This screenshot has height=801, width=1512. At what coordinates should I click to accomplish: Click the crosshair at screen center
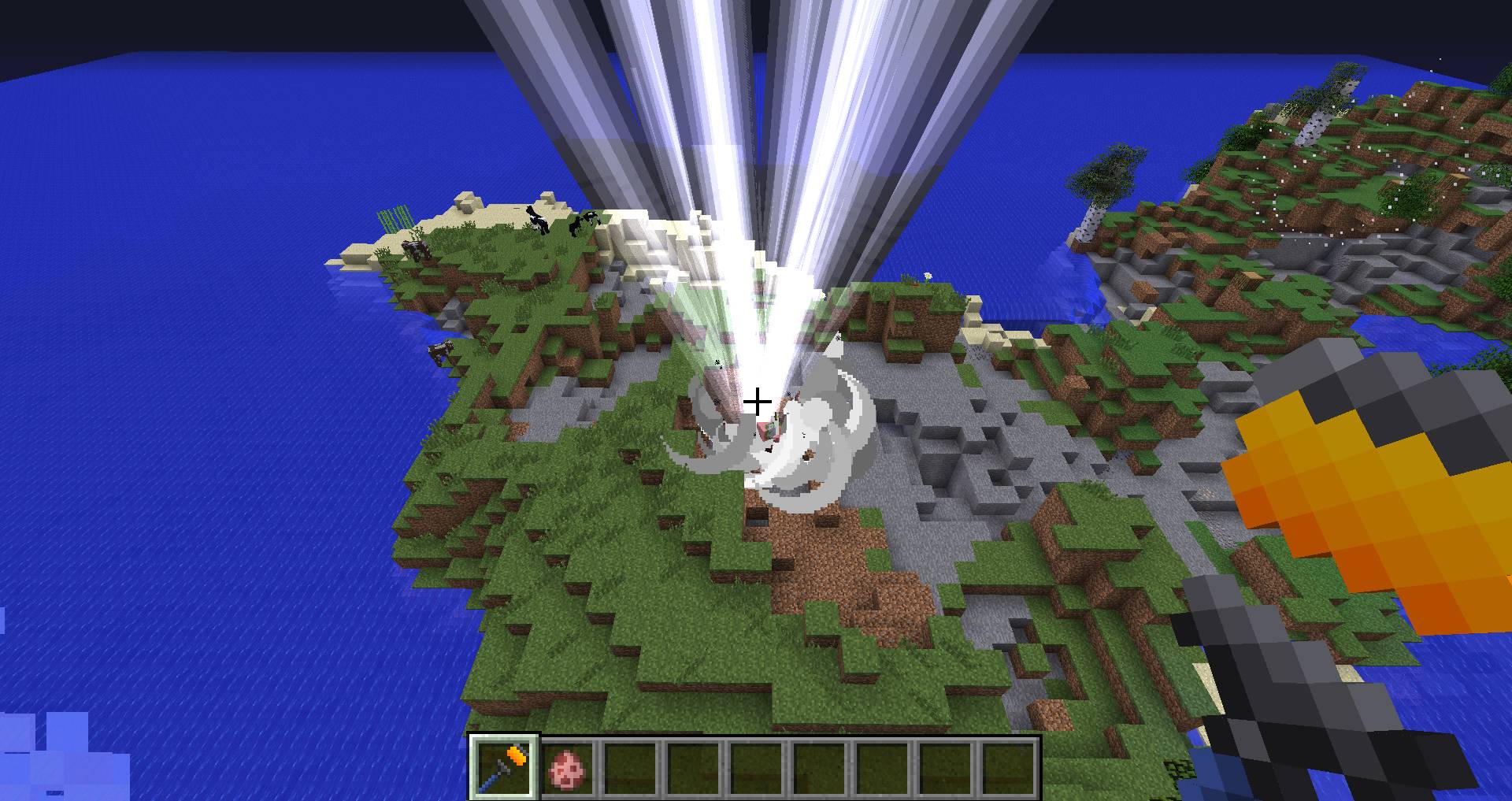coord(758,402)
